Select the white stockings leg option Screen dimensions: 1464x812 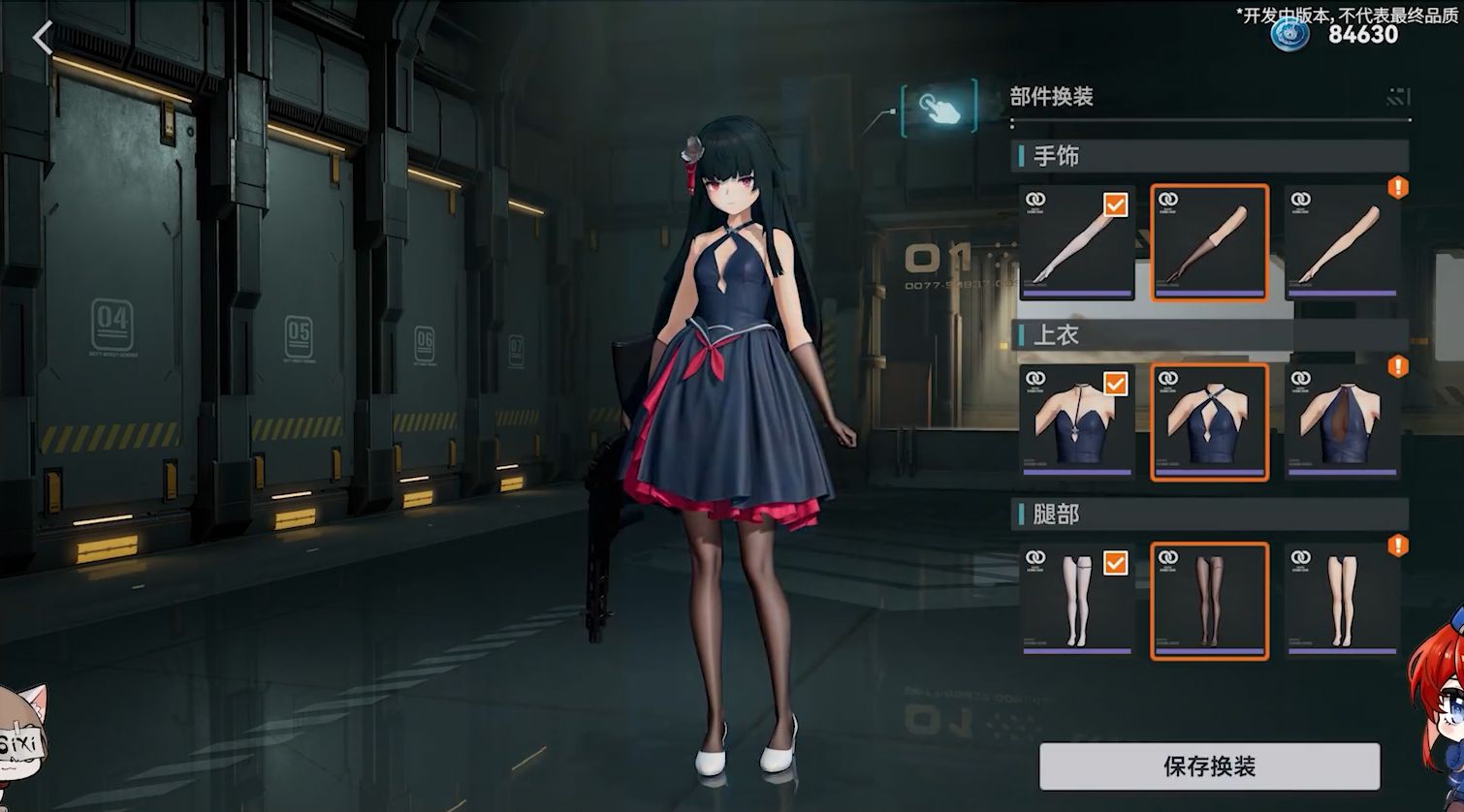pyautogui.click(x=1077, y=601)
